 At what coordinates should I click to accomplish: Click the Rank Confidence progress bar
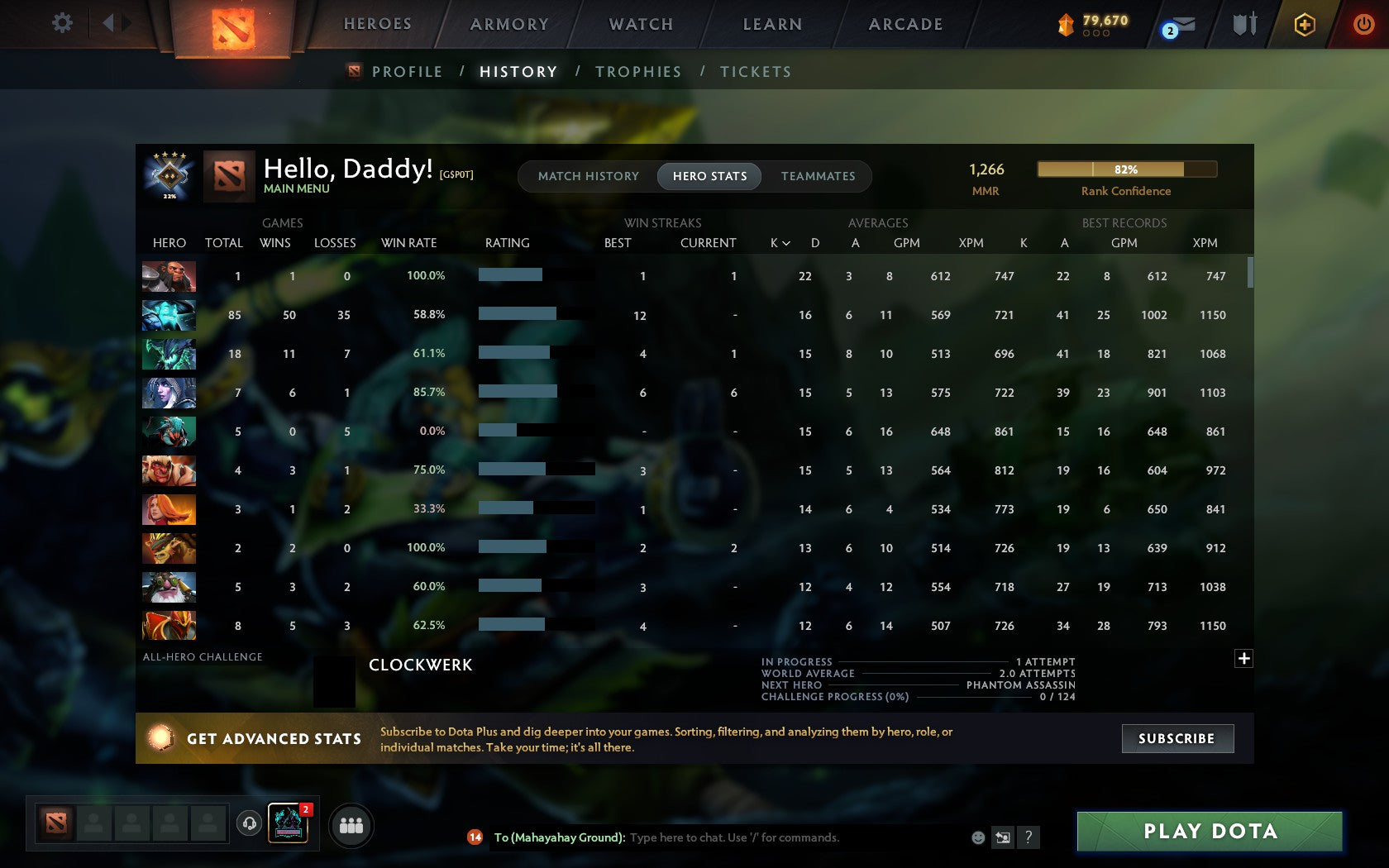click(1126, 169)
